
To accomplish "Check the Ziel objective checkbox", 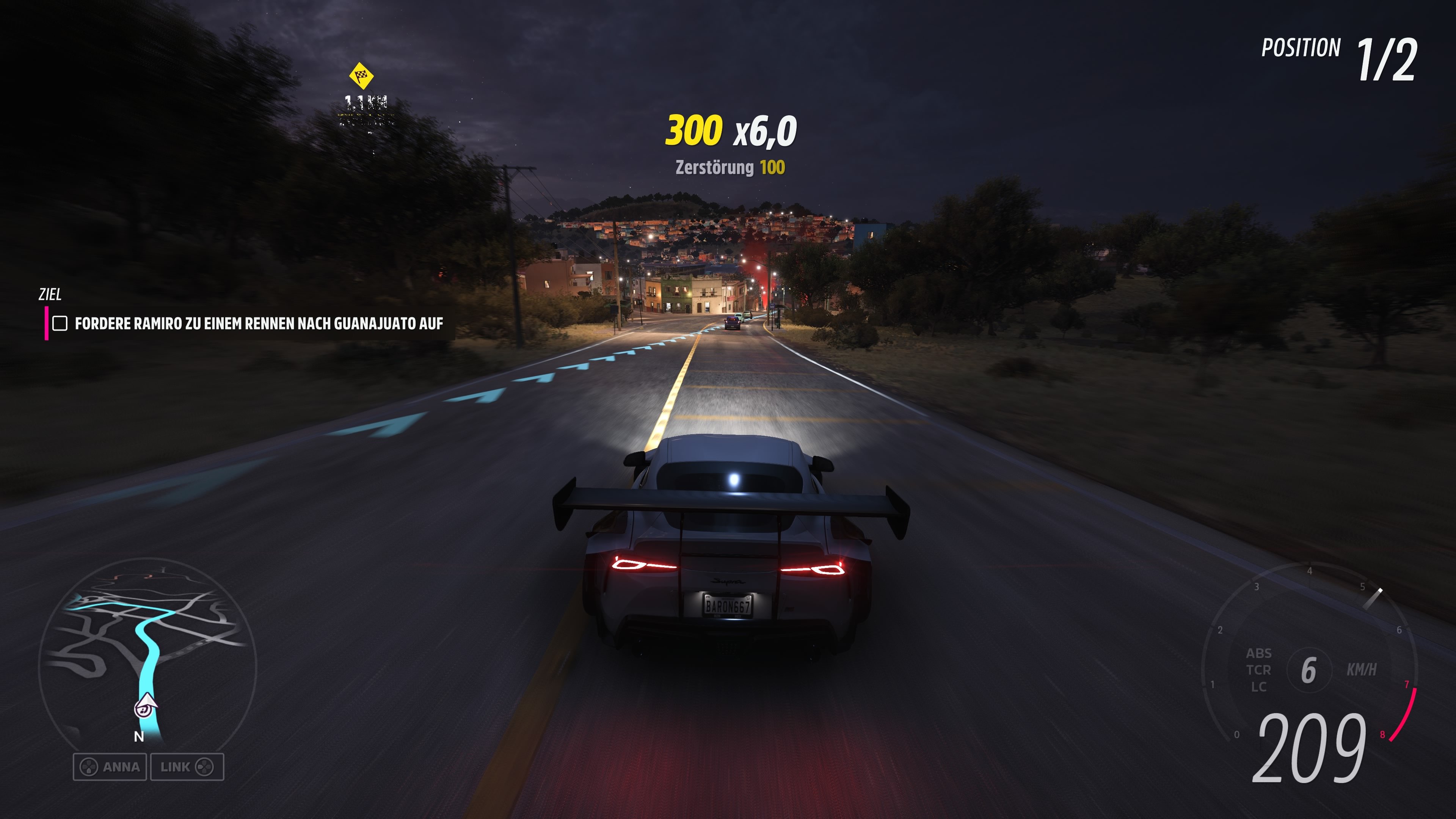I will [x=61, y=324].
